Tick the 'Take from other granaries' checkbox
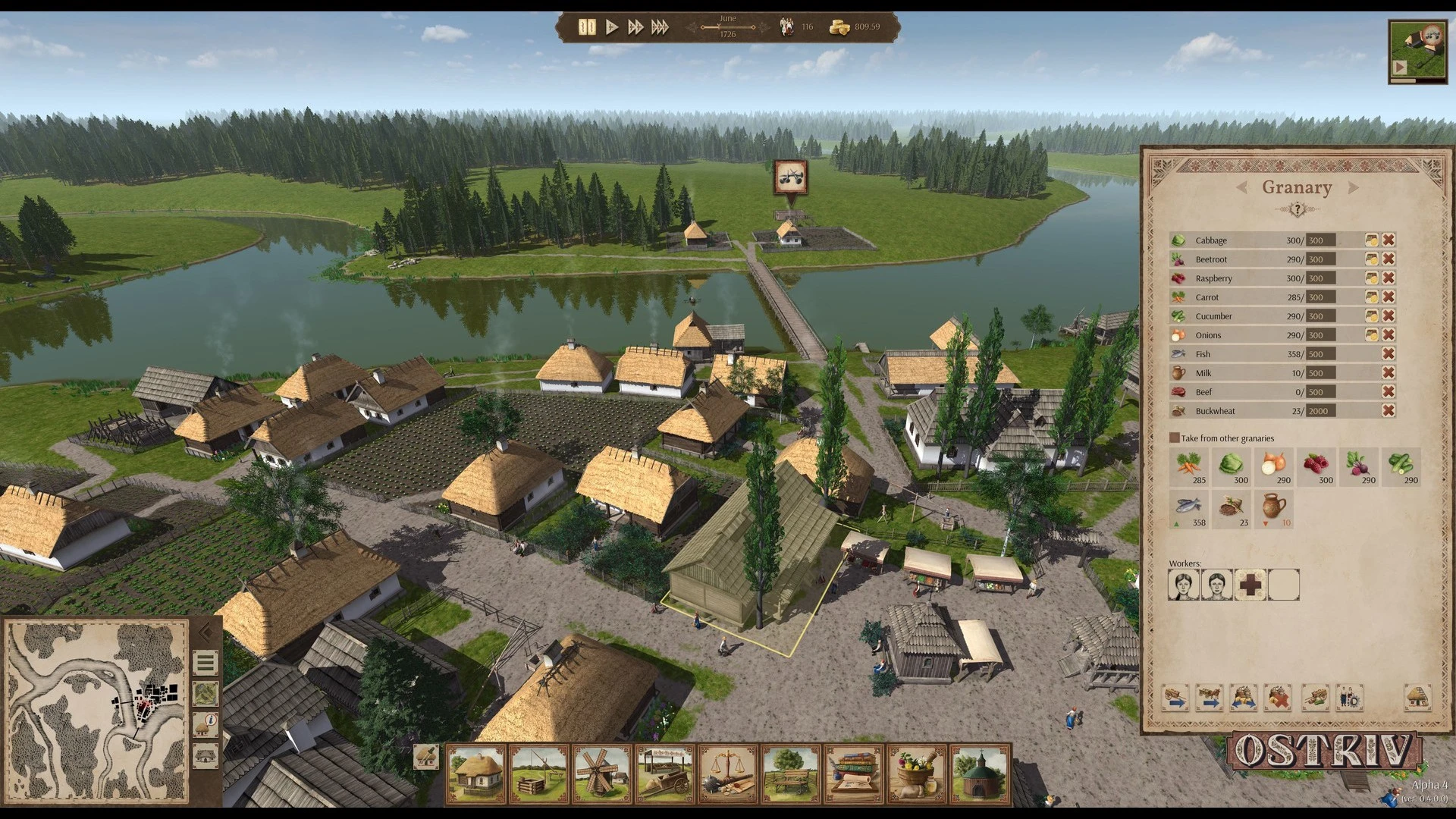1456x819 pixels. point(1175,438)
